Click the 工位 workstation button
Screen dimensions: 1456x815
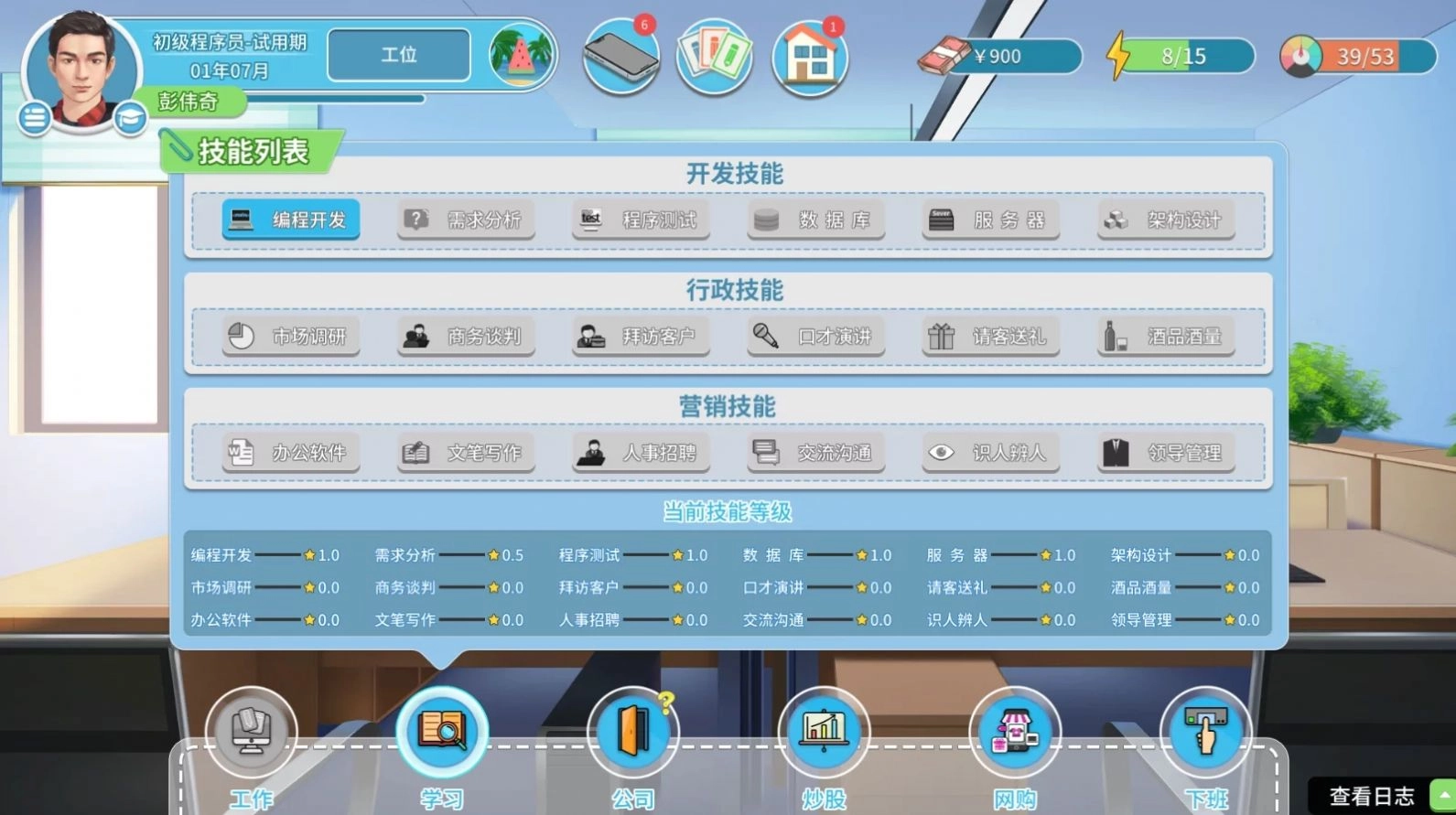397,55
